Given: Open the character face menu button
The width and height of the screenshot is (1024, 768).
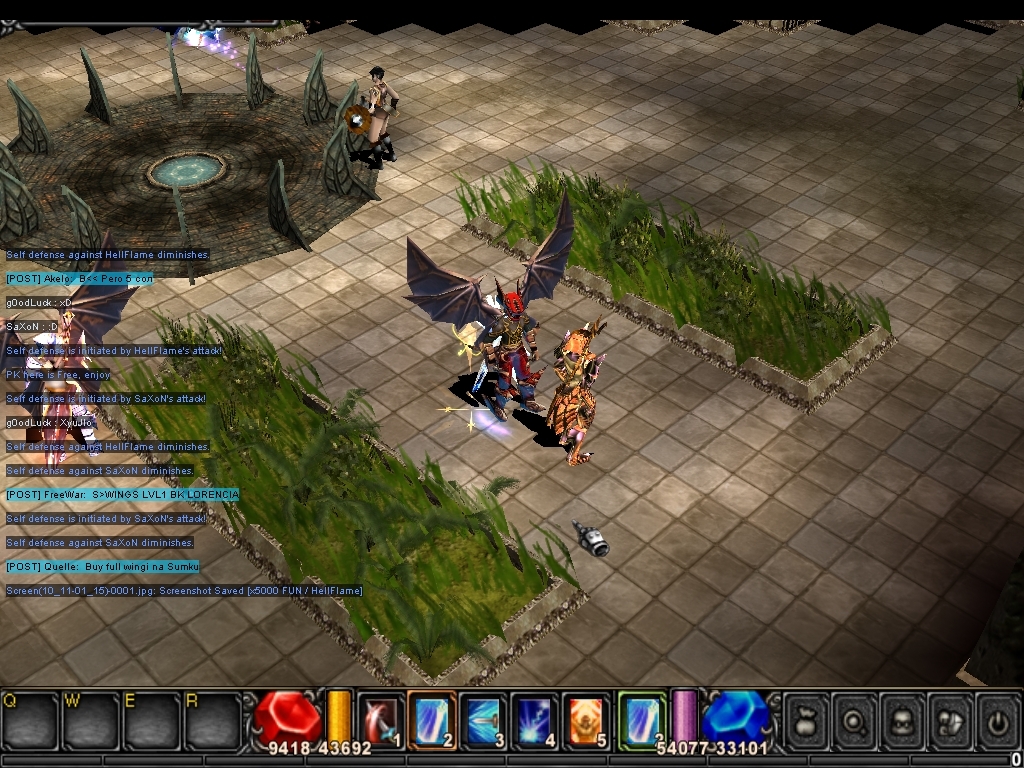Looking at the screenshot, I should pos(902,719).
